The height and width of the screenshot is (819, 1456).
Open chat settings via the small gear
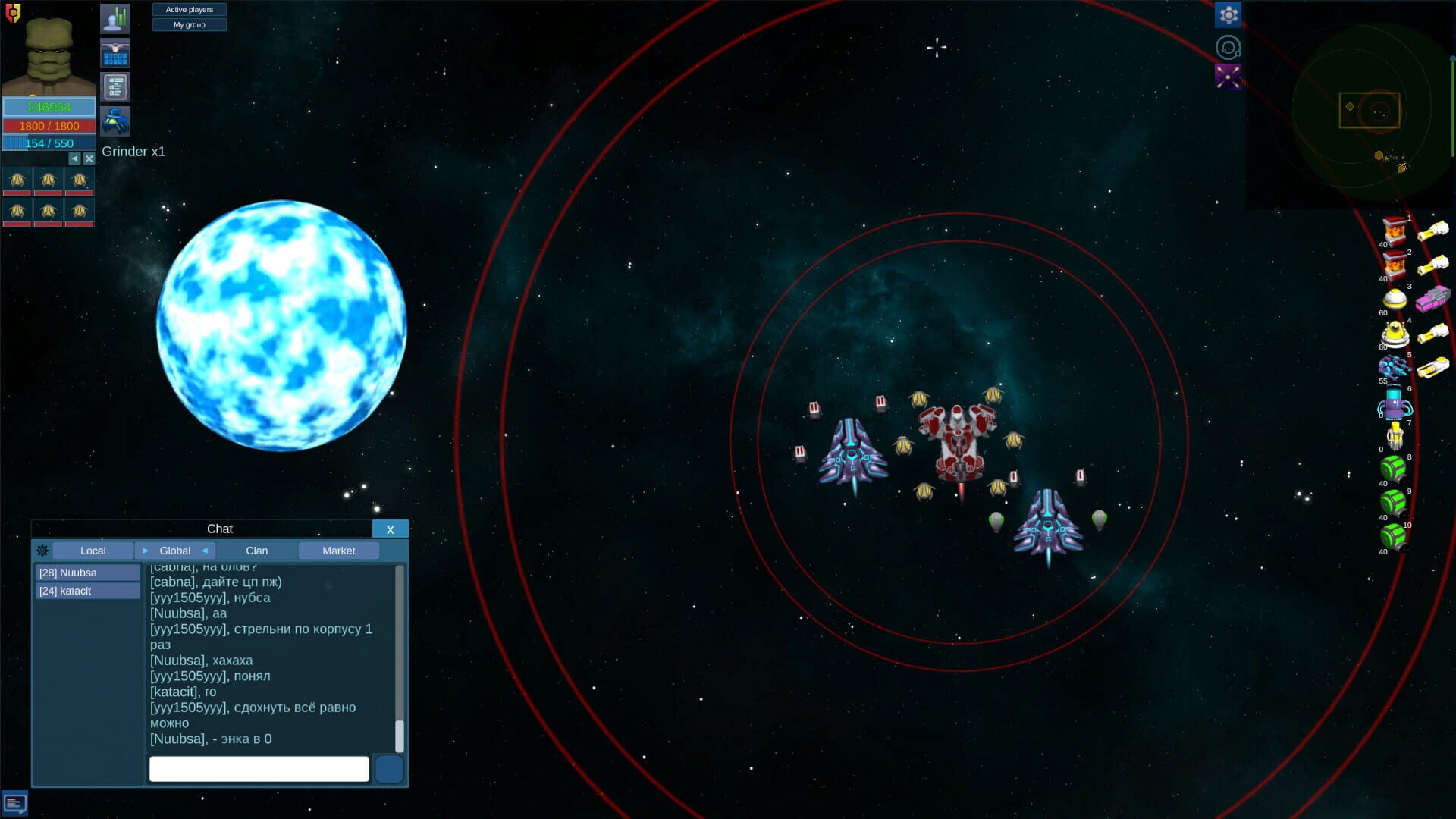(x=42, y=551)
